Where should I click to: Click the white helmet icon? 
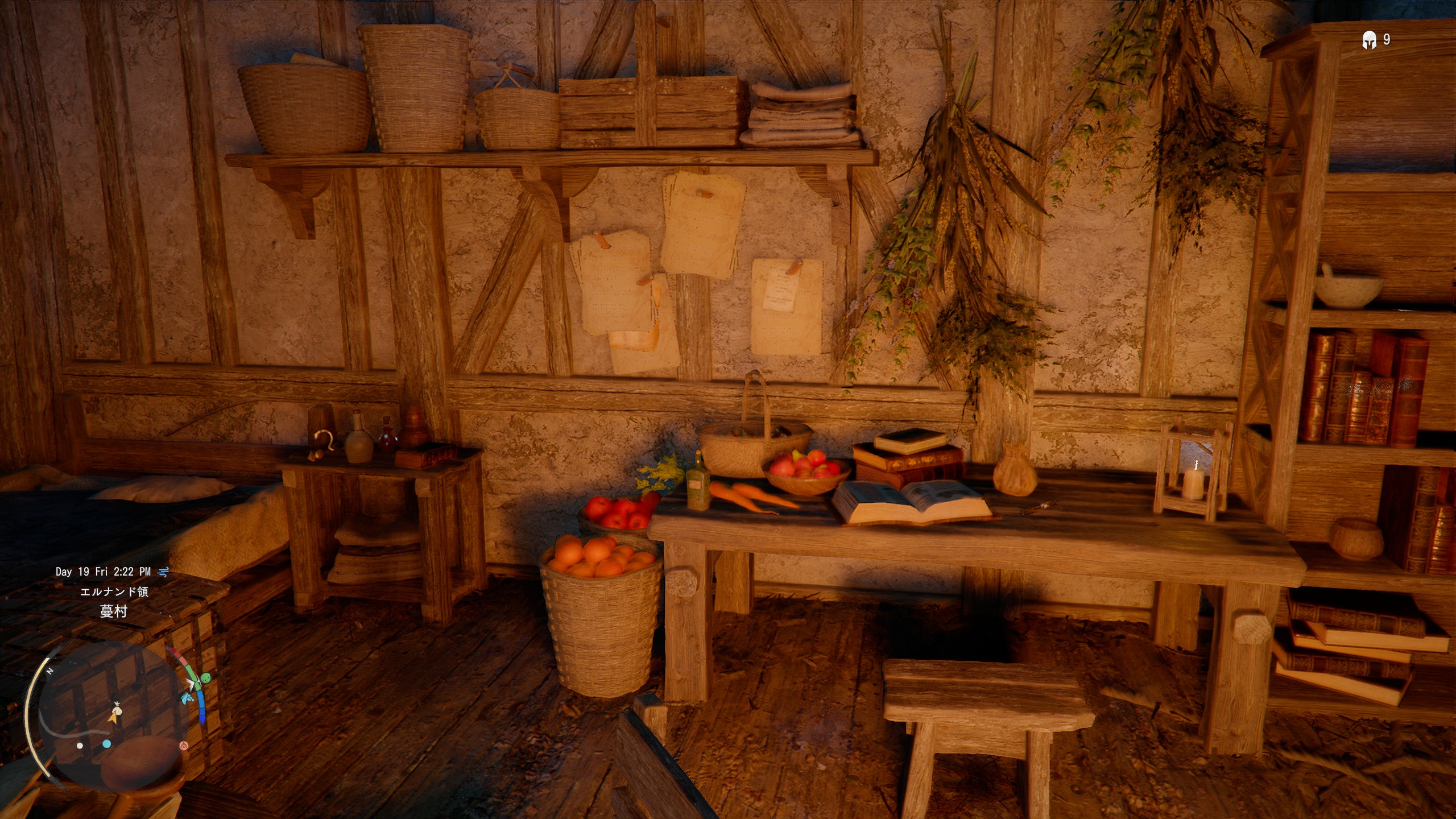[1369, 40]
